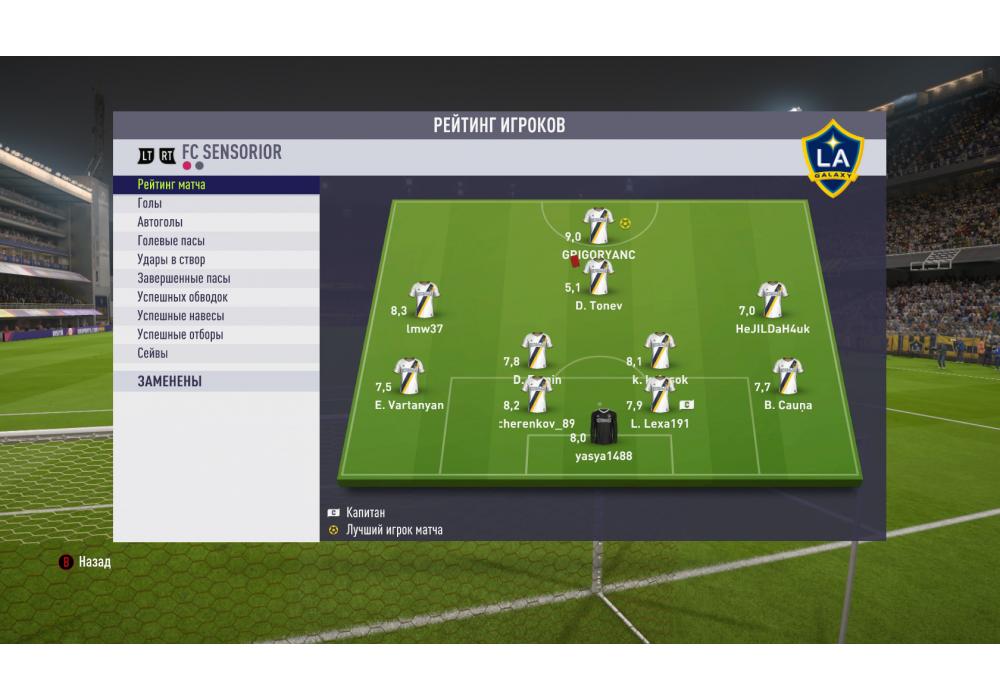
Task: Select the Рейтинг матча stat category
Action: 172,185
